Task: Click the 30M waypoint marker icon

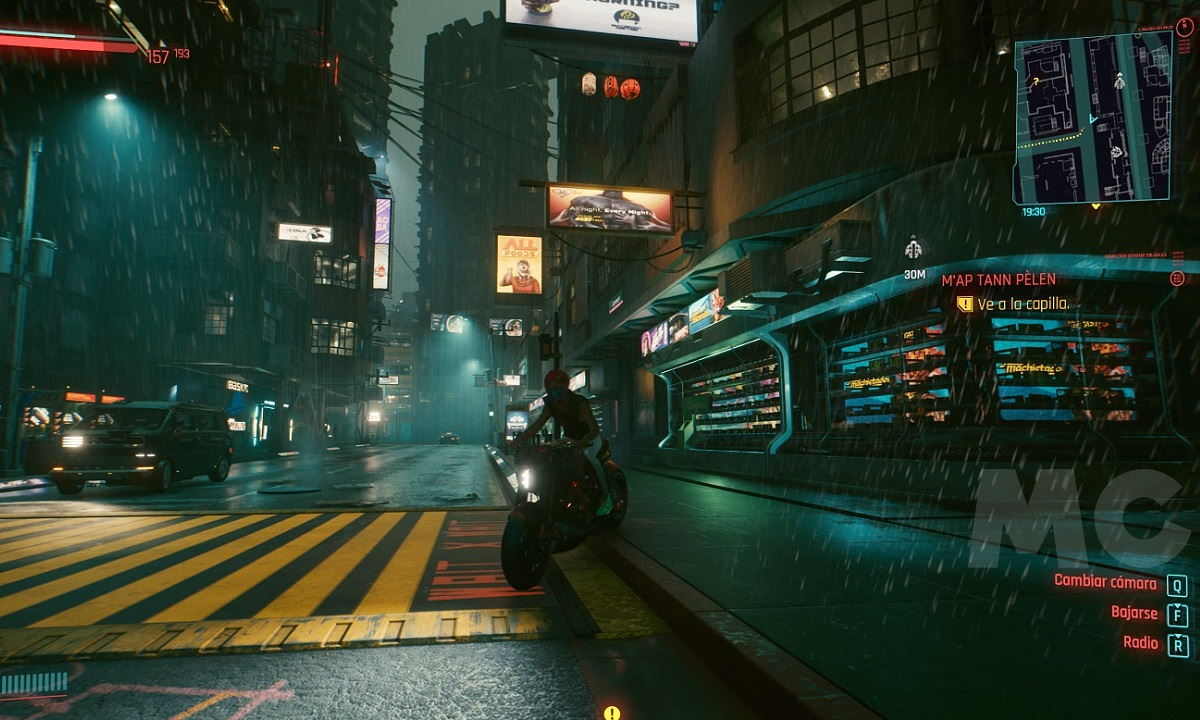Action: click(913, 248)
